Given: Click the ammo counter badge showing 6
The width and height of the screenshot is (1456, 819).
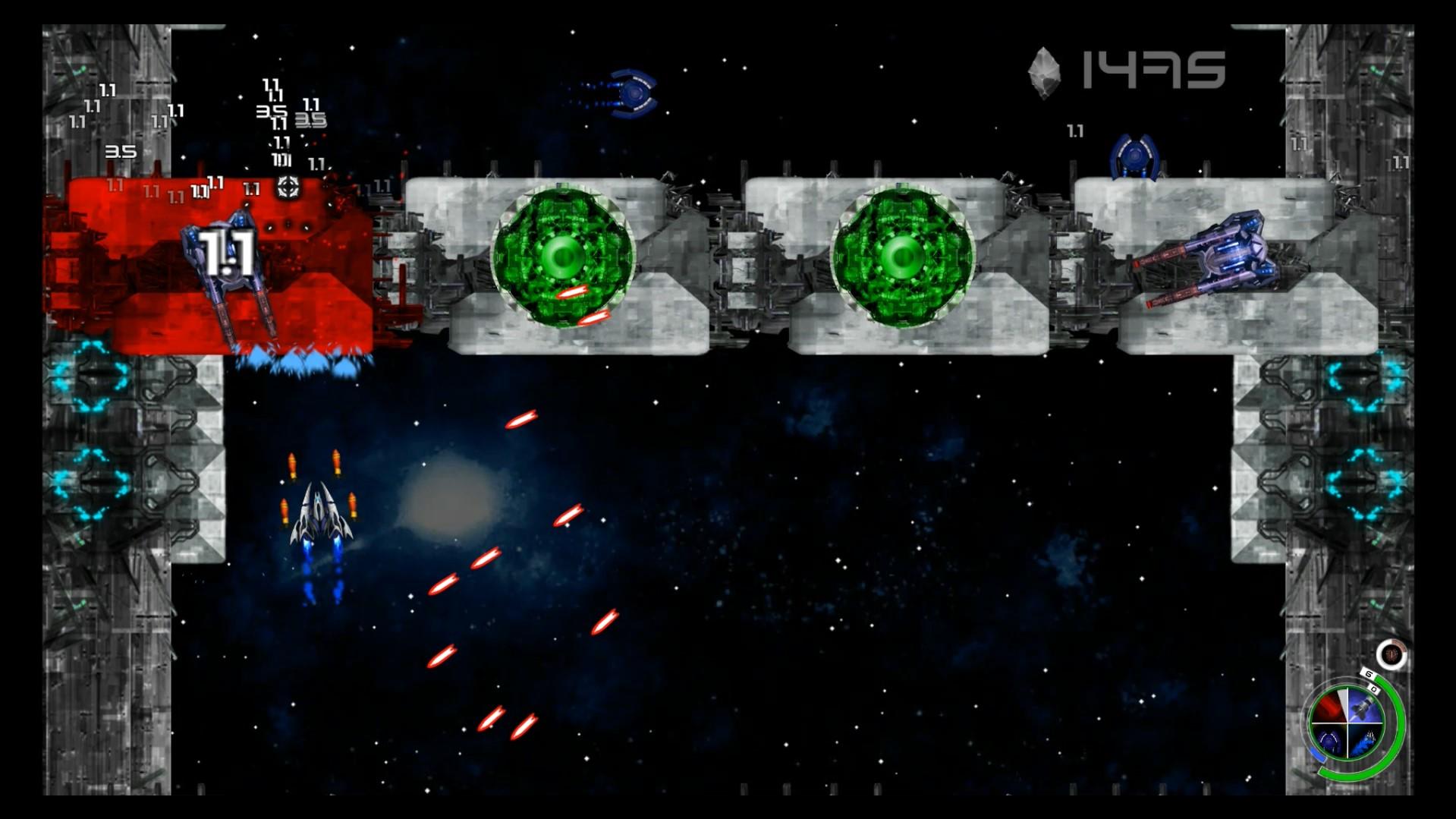Looking at the screenshot, I should 1370,672.
